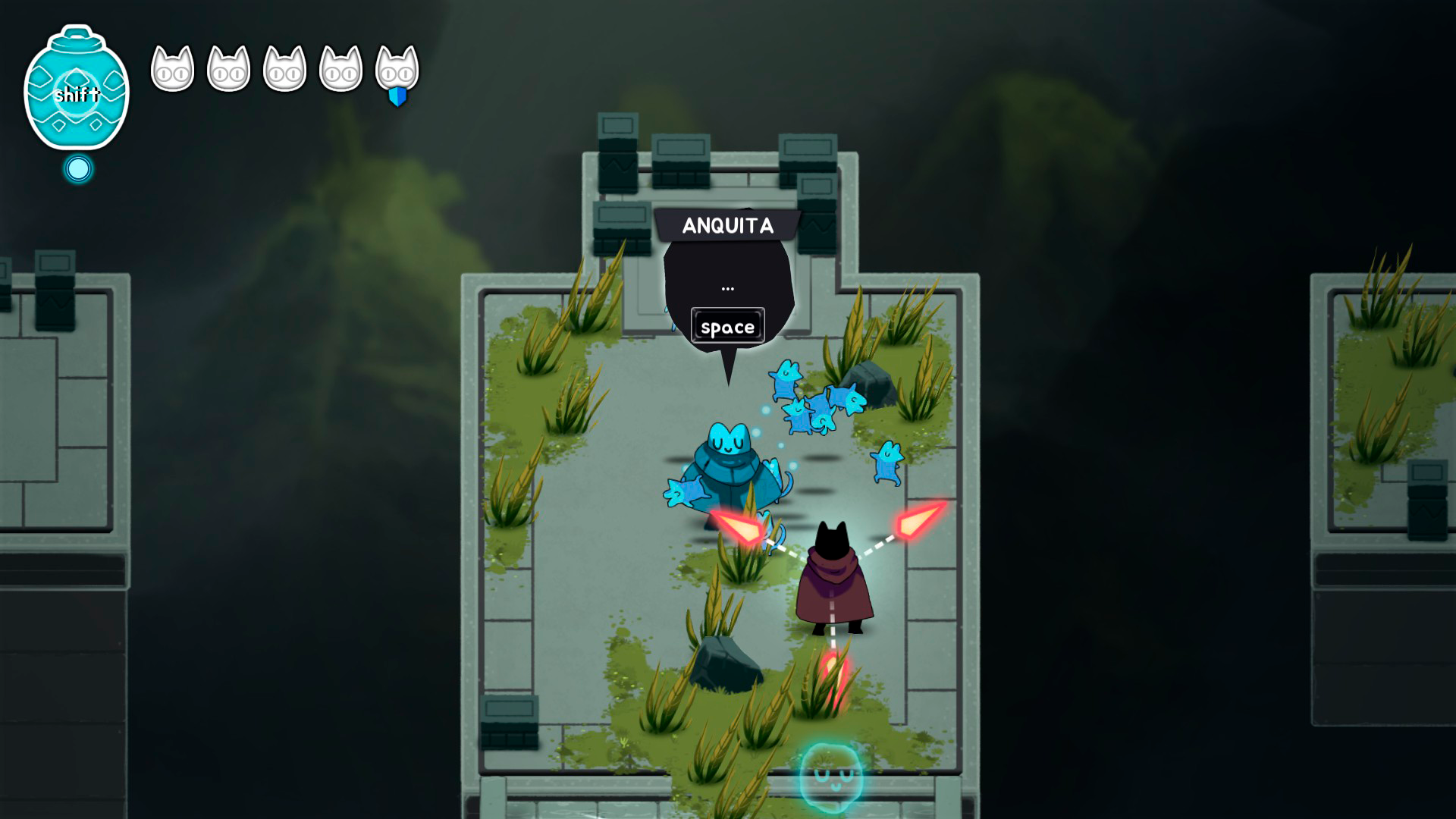Click the ANQUITA nameplate banner
The width and height of the screenshot is (1456, 819).
click(x=728, y=224)
